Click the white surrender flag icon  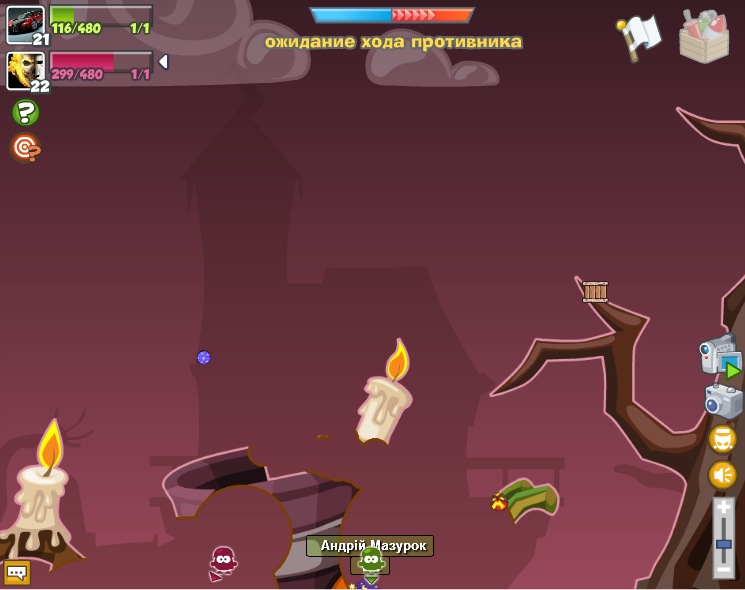coord(640,36)
